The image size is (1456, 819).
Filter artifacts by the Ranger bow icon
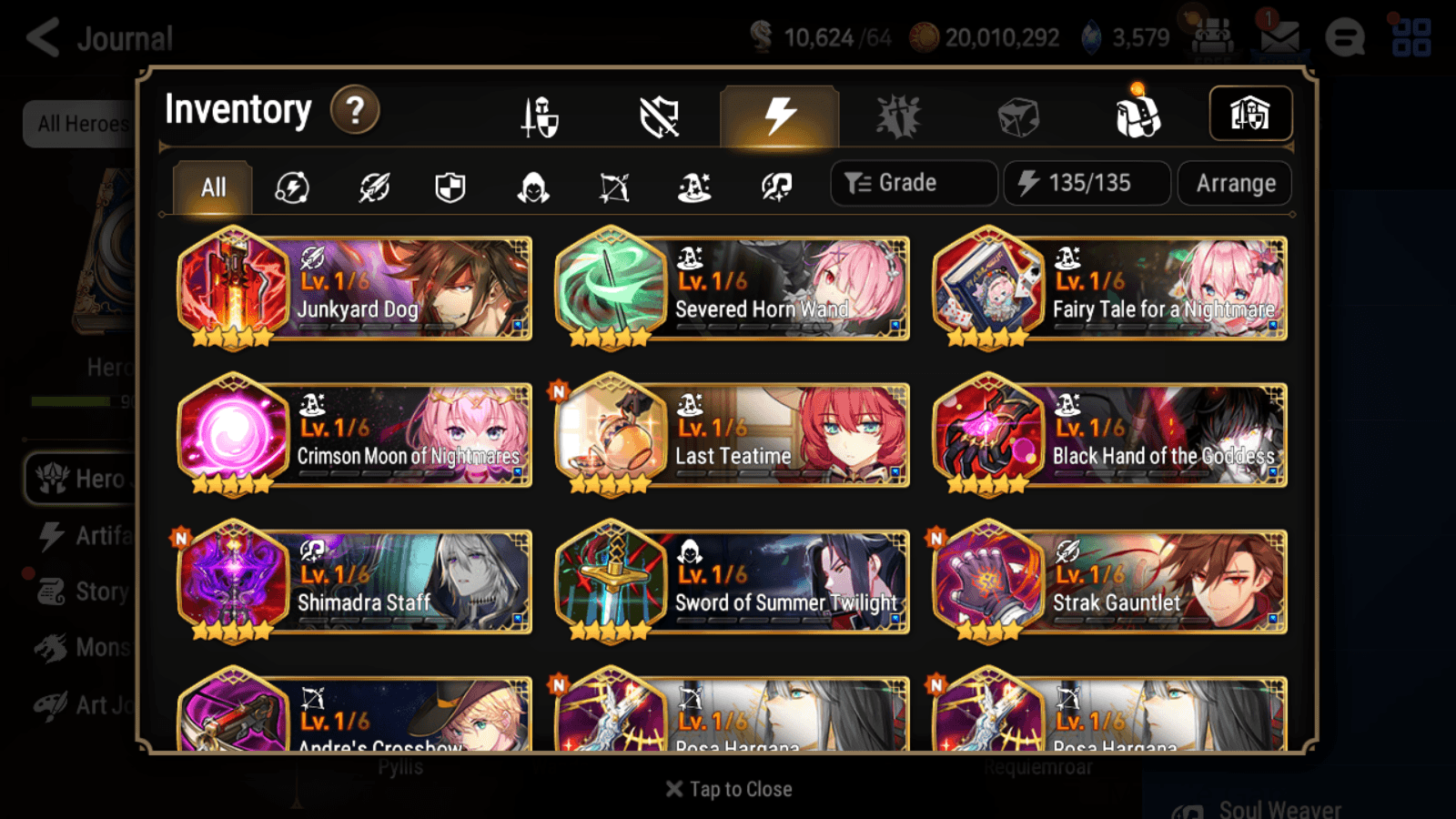(613, 187)
